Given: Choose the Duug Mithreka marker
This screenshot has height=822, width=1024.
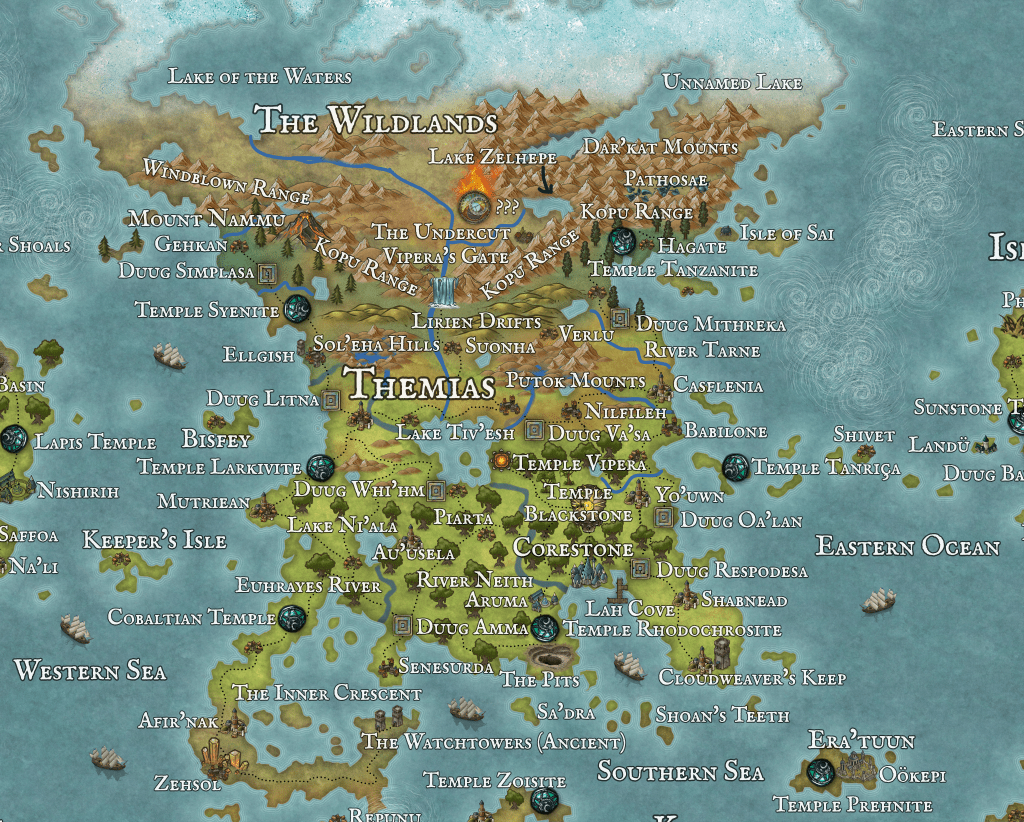Looking at the screenshot, I should (620, 319).
